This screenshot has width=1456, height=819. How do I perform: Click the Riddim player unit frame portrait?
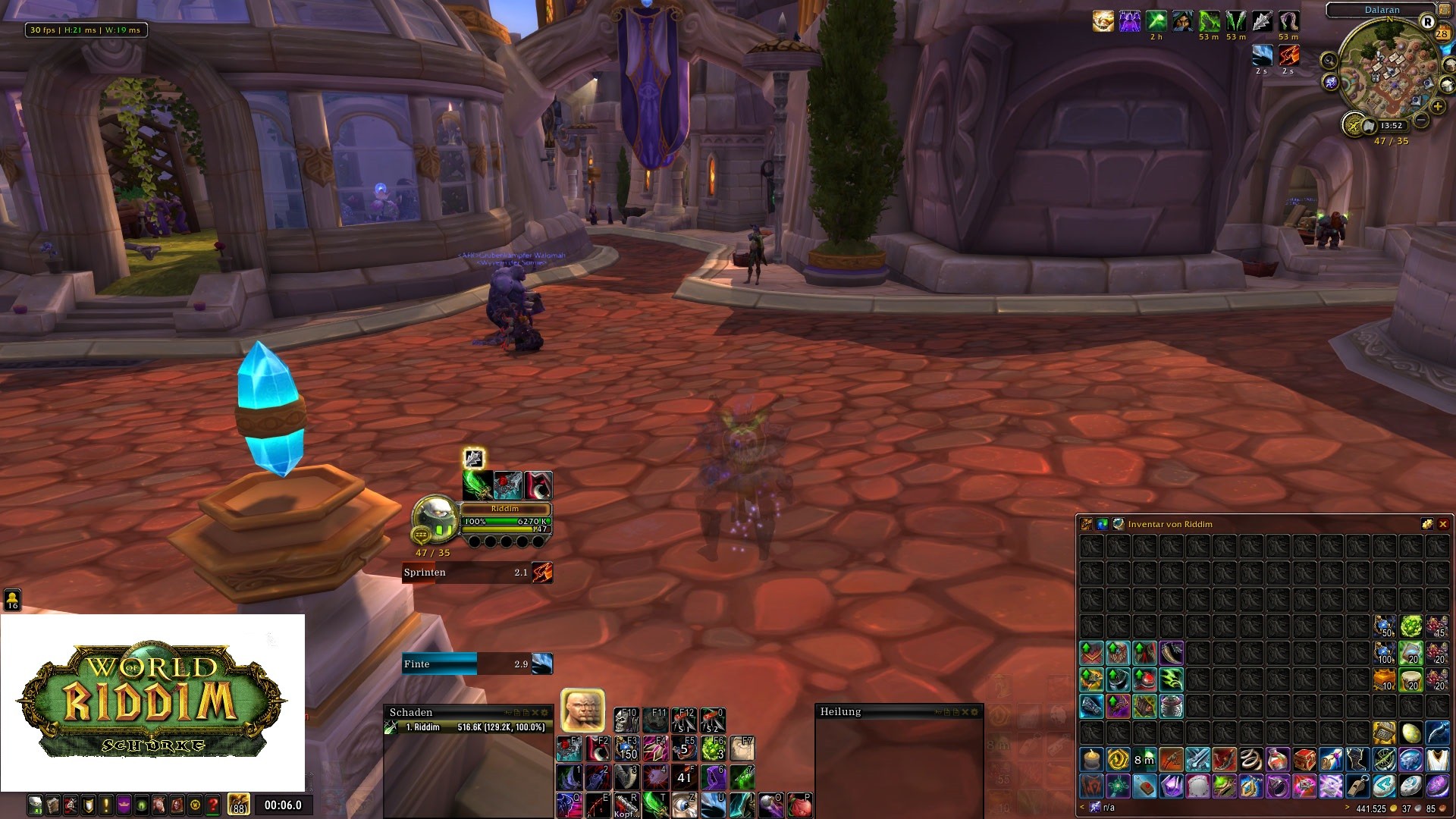(435, 519)
